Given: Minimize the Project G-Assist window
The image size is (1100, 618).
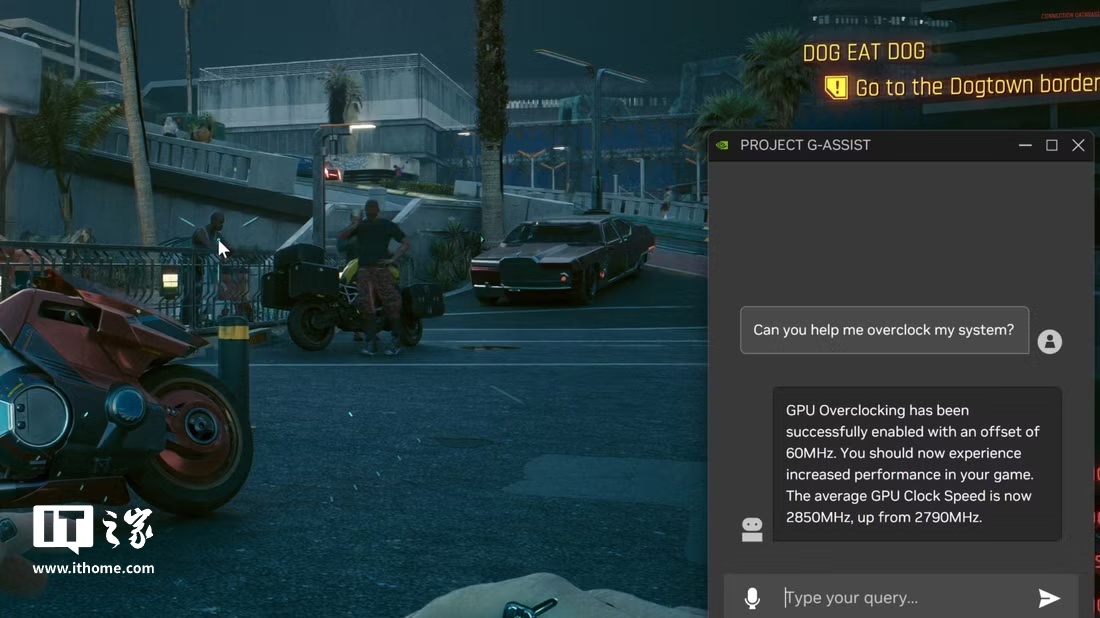Looking at the screenshot, I should point(1025,145).
